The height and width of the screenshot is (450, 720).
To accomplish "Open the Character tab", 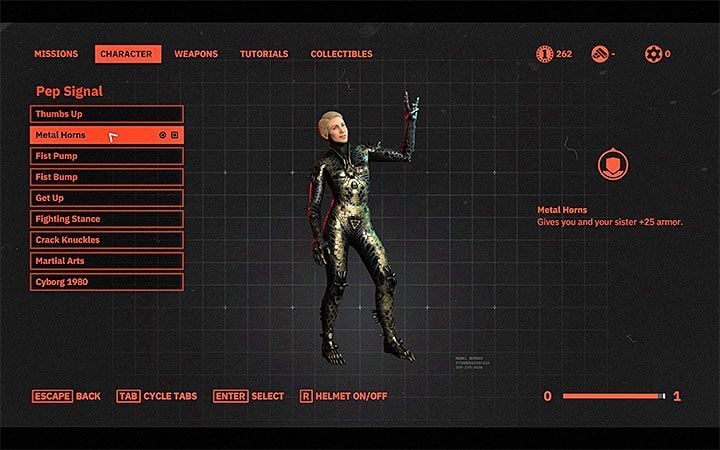I will 127,54.
